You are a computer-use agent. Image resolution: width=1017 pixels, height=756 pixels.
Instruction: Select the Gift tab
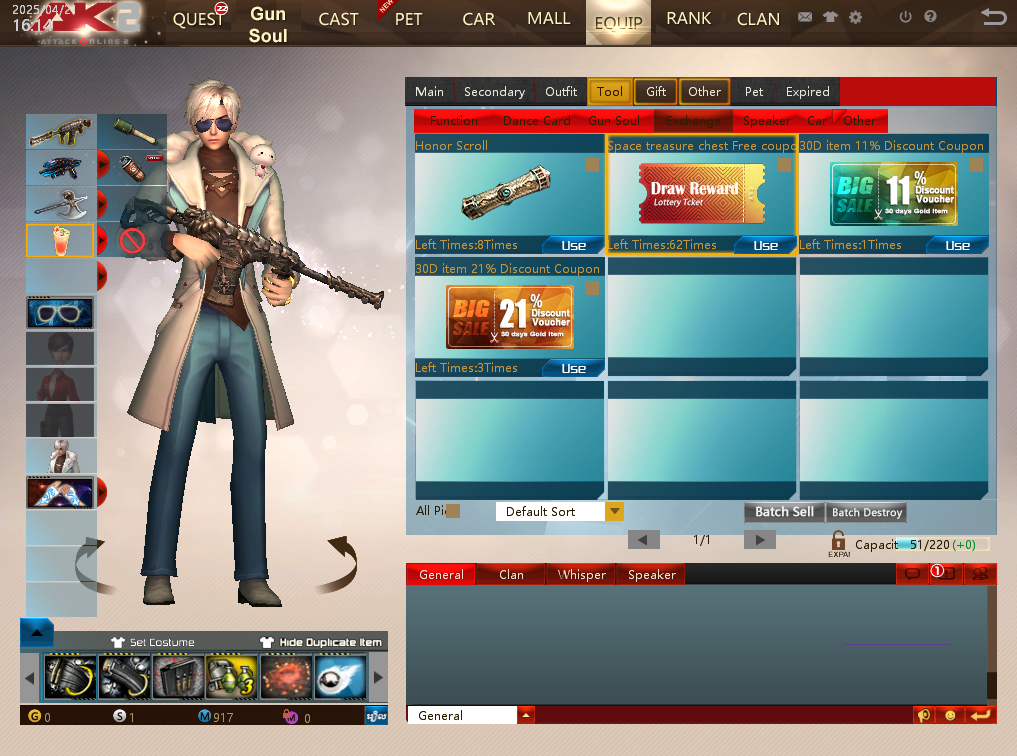tap(656, 92)
